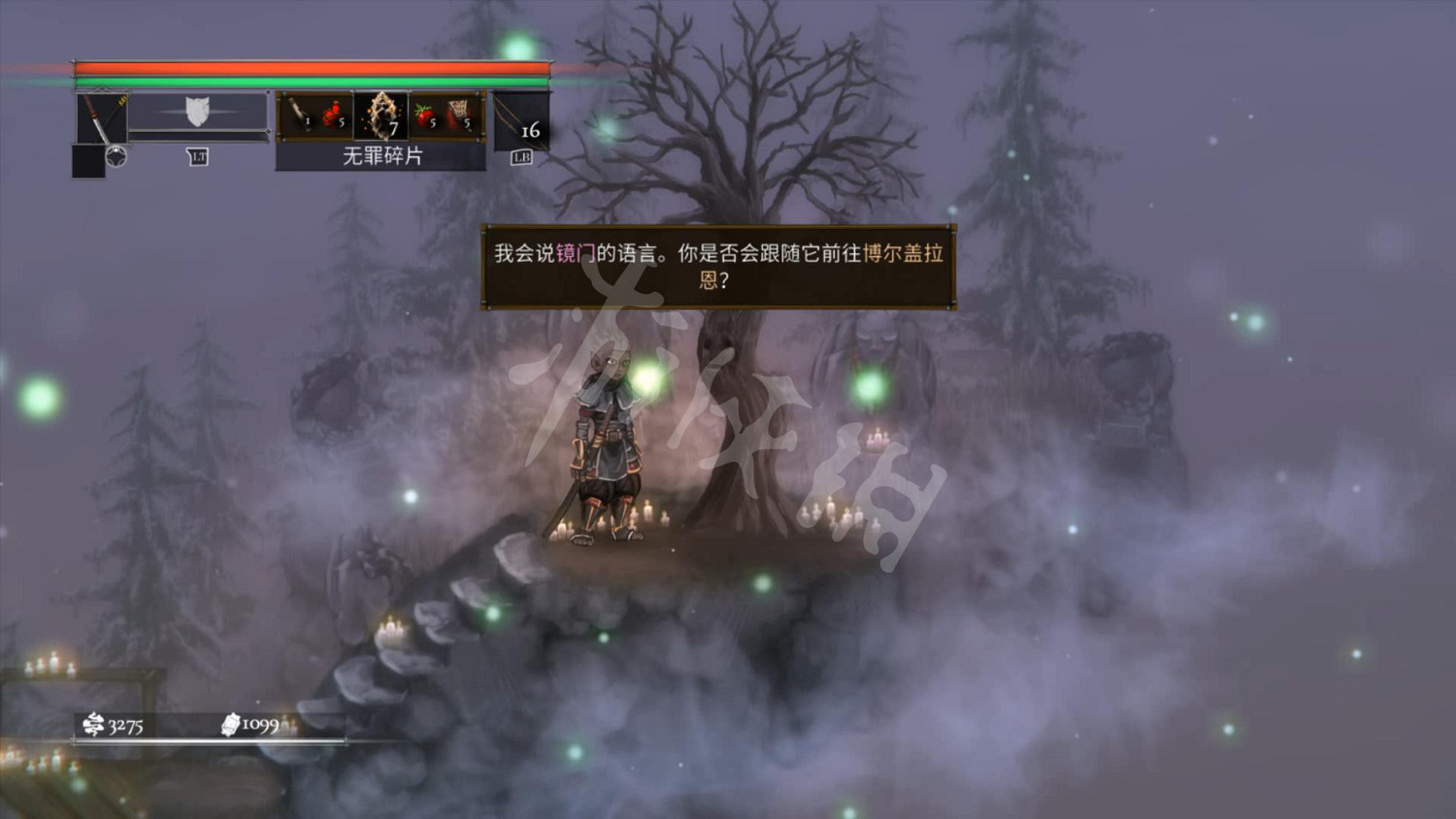Pick the red bomb quick item
This screenshot has width=1456, height=819.
[332, 116]
